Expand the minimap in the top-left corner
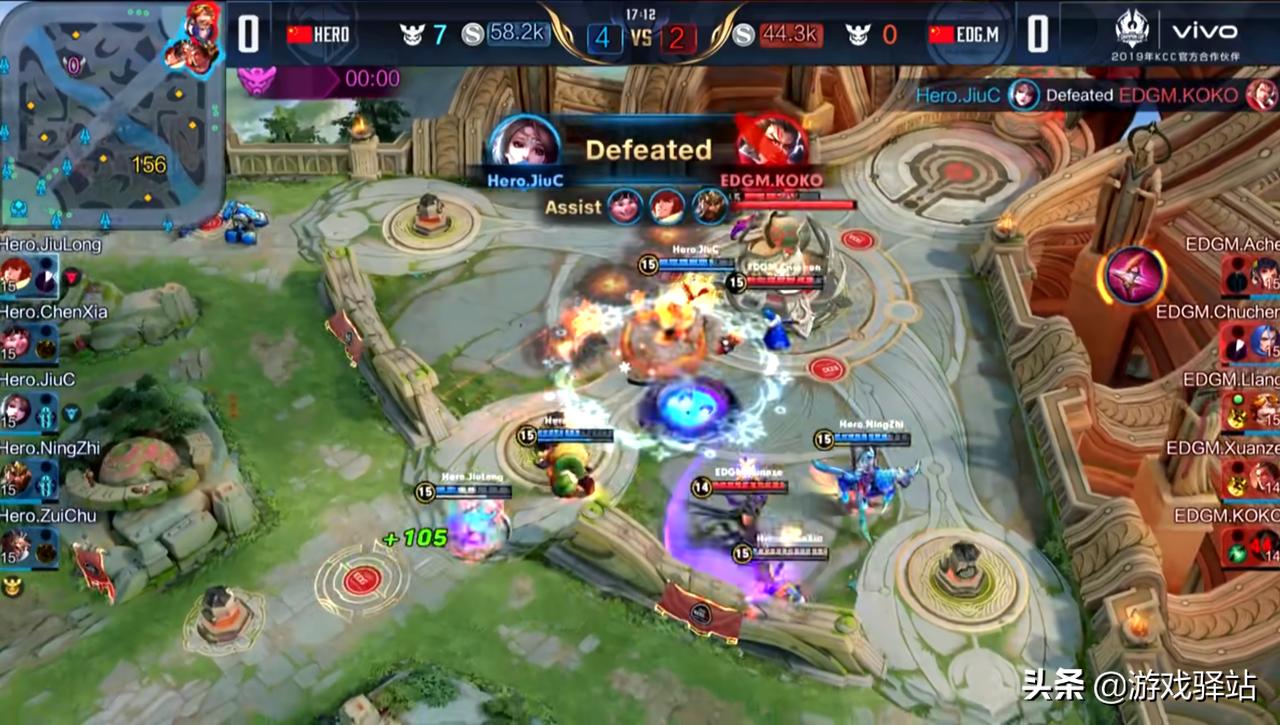Viewport: 1280px width, 725px height. 110,110
